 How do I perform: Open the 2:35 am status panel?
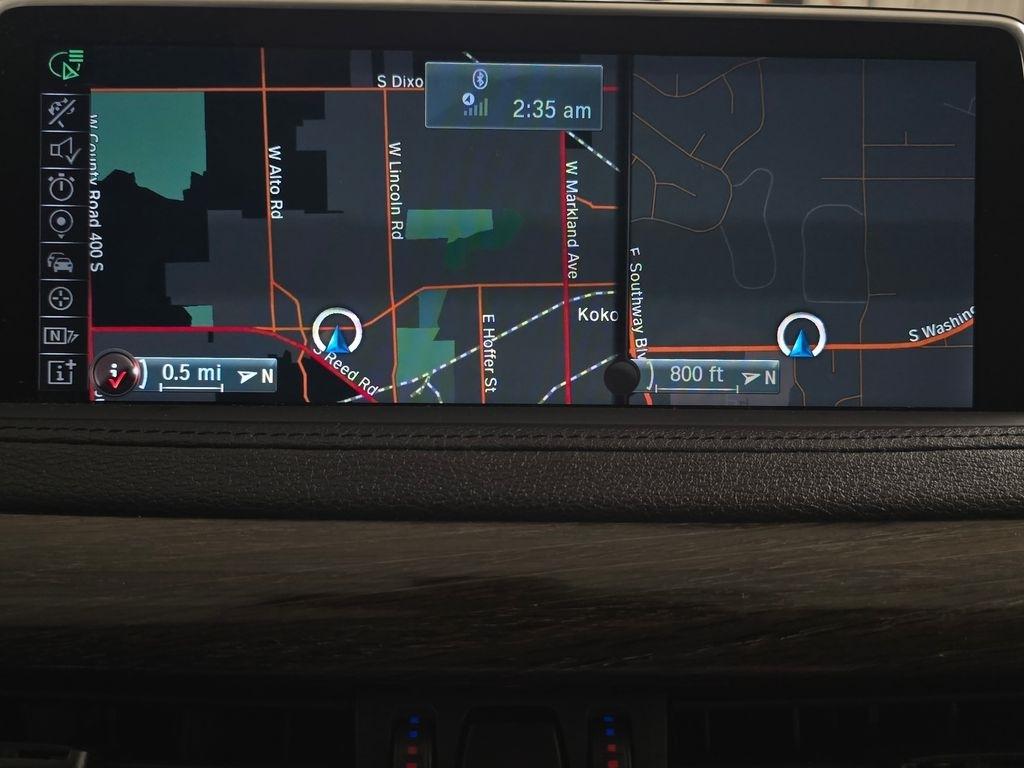click(513, 96)
